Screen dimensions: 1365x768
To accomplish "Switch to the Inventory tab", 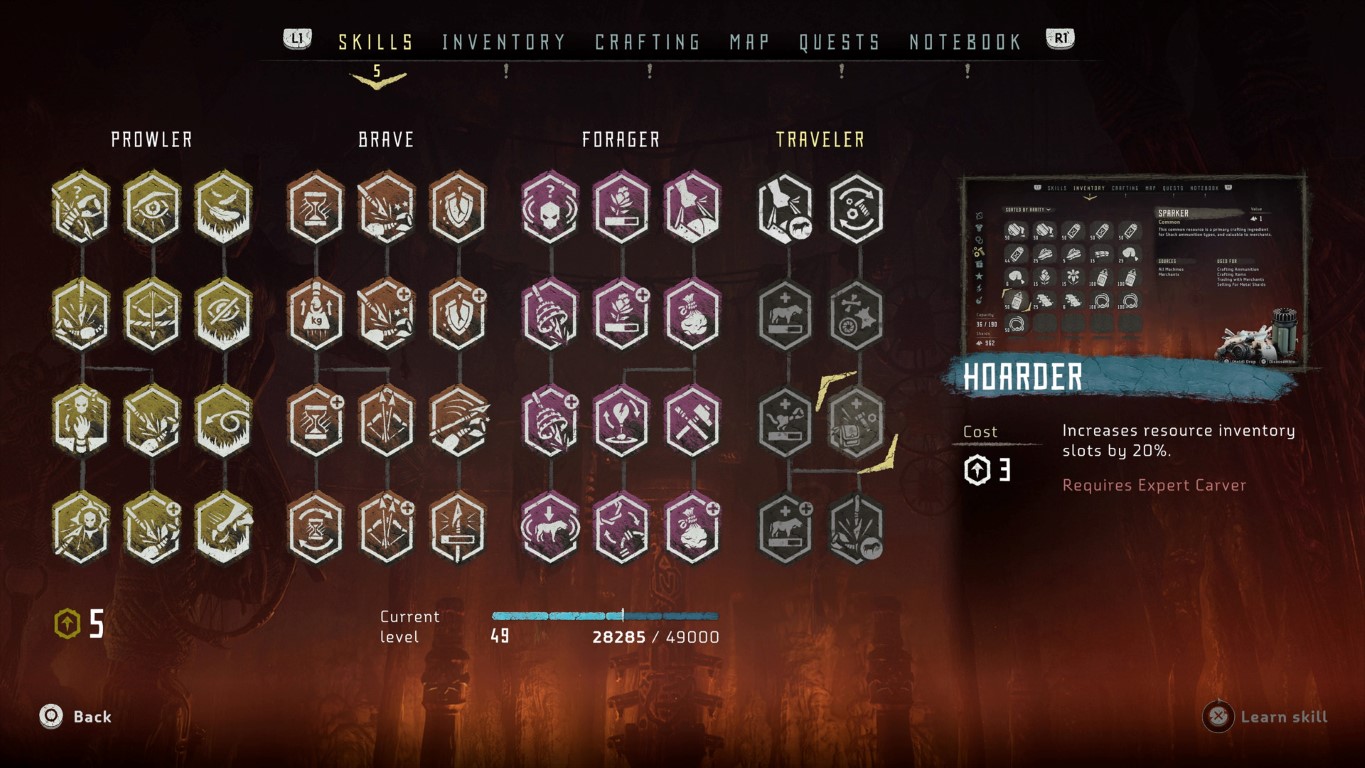I will [504, 42].
